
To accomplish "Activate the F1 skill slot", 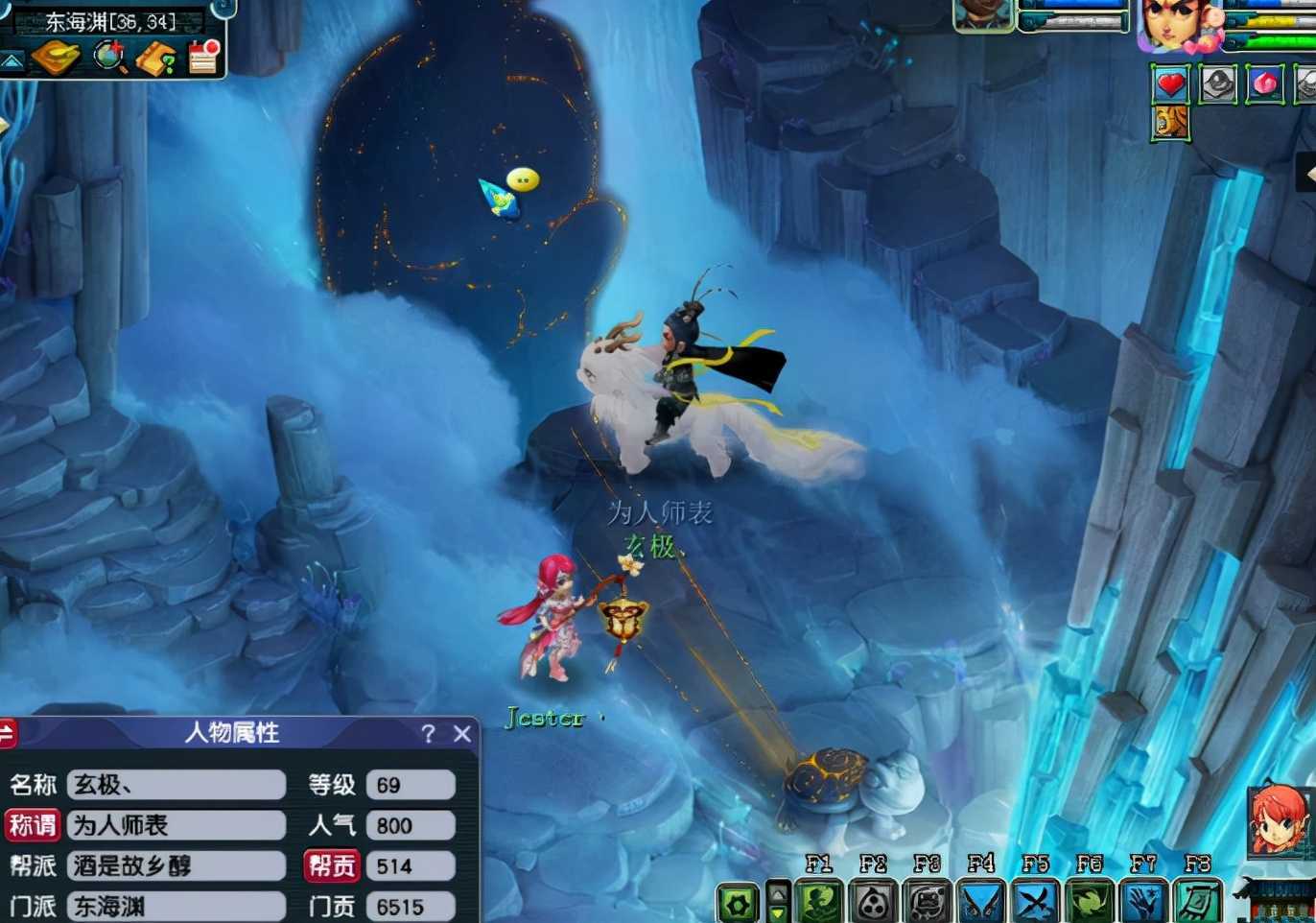I will tap(820, 902).
